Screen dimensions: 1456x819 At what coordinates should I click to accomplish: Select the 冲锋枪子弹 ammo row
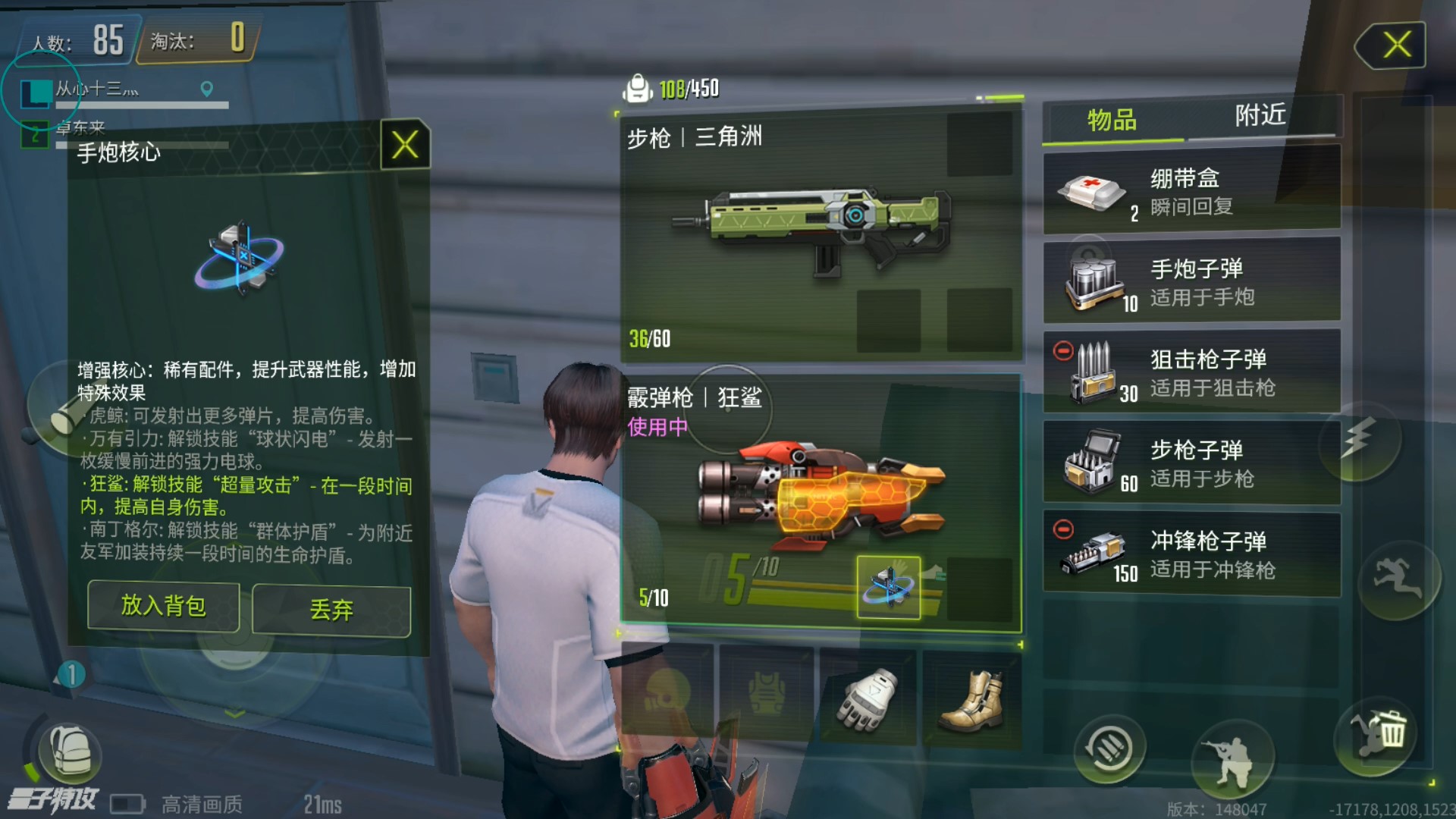(x=1191, y=554)
